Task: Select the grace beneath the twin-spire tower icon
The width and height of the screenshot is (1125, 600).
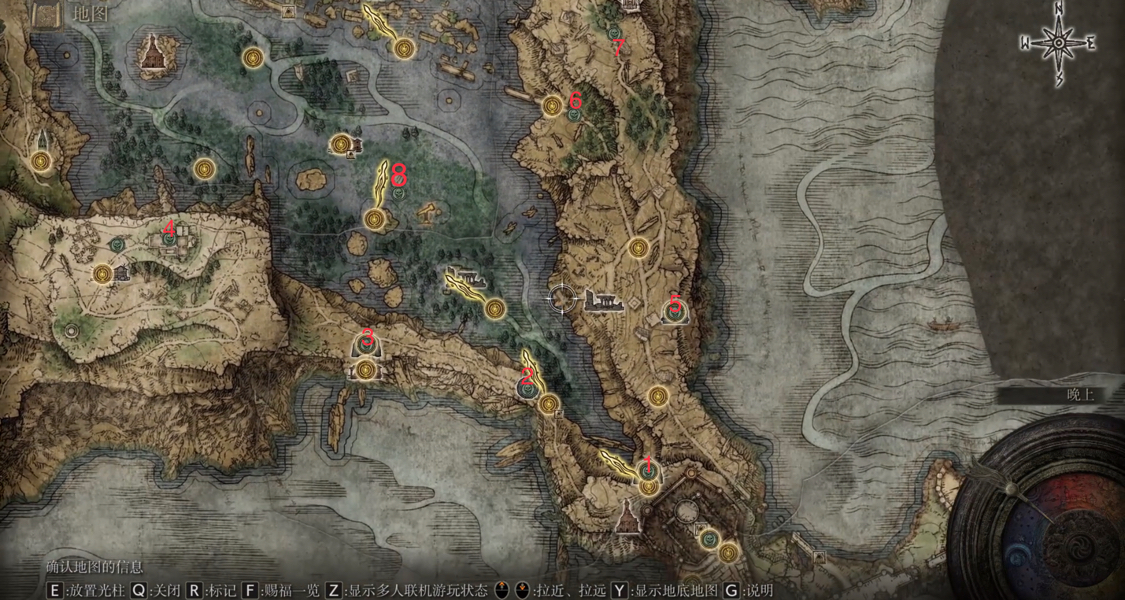Action: 41,159
